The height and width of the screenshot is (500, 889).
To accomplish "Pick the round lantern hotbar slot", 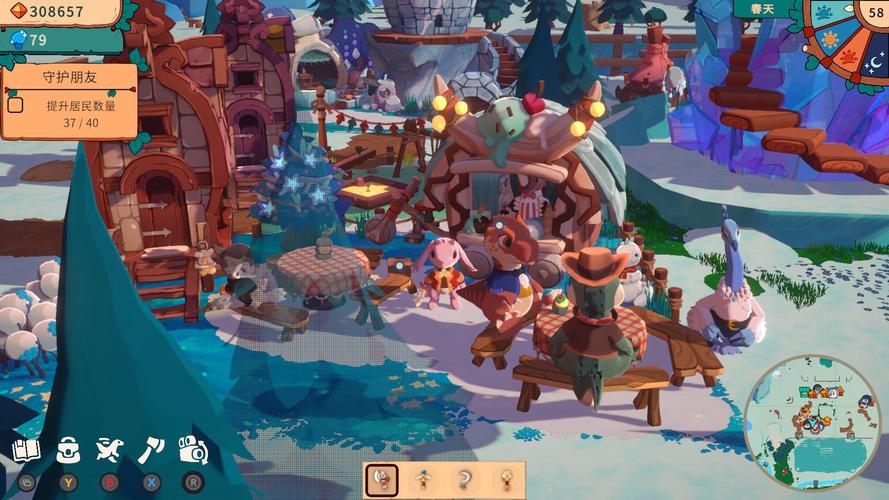I will [508, 479].
